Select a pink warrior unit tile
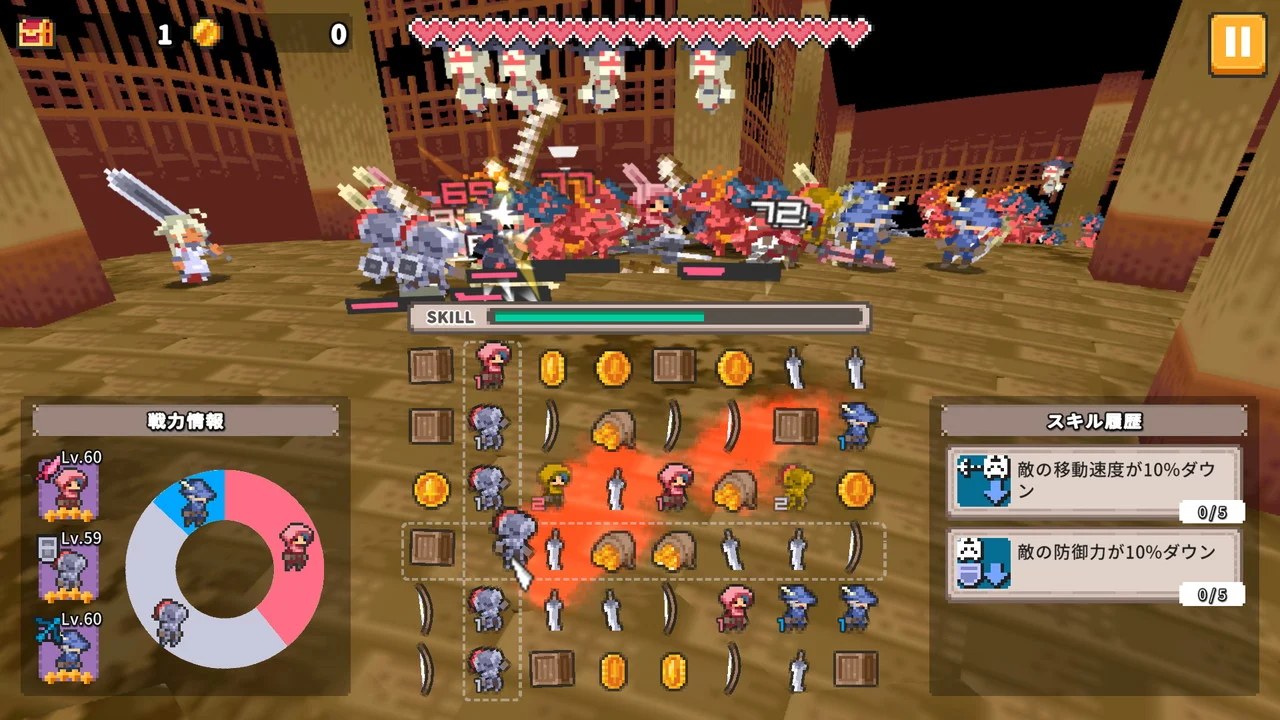Screen dimensions: 1280x720 point(490,363)
